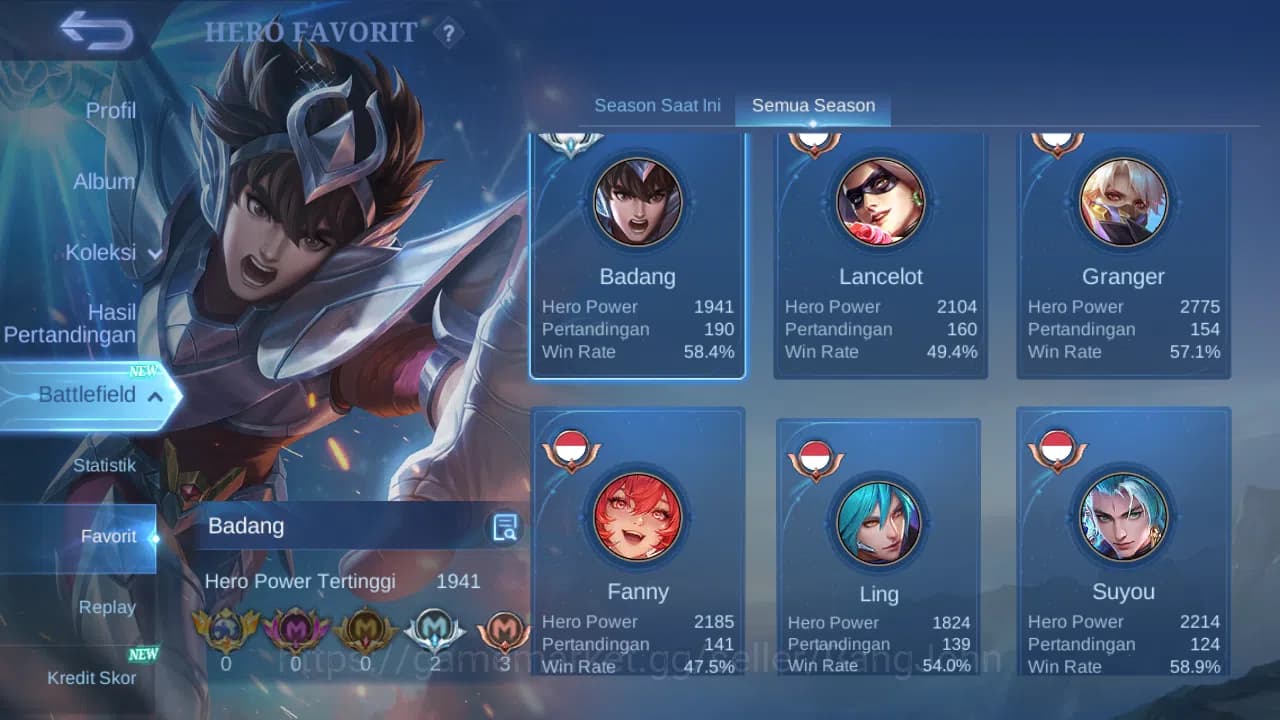1280x720 pixels.
Task: Click the purple Mythic medal with 0 count
Action: point(295,631)
